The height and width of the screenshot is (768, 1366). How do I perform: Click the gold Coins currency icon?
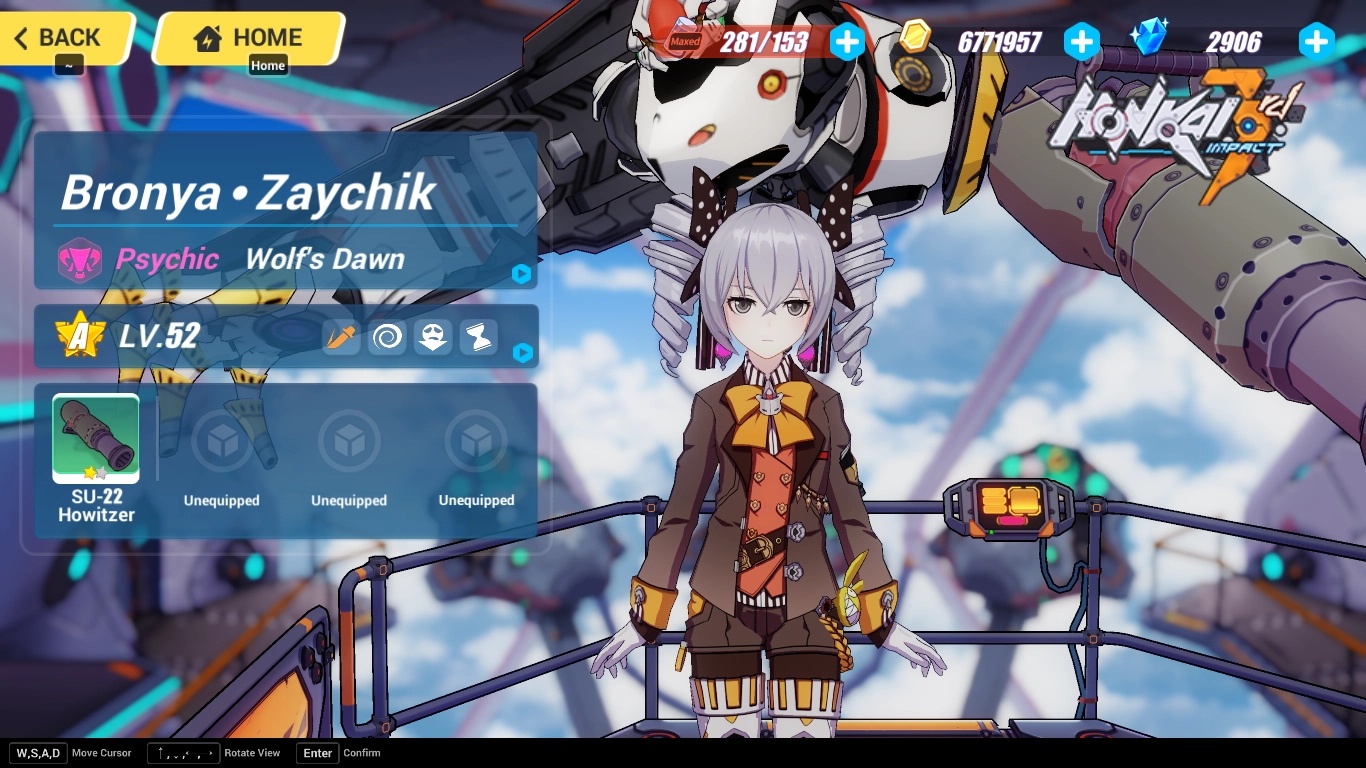(916, 41)
